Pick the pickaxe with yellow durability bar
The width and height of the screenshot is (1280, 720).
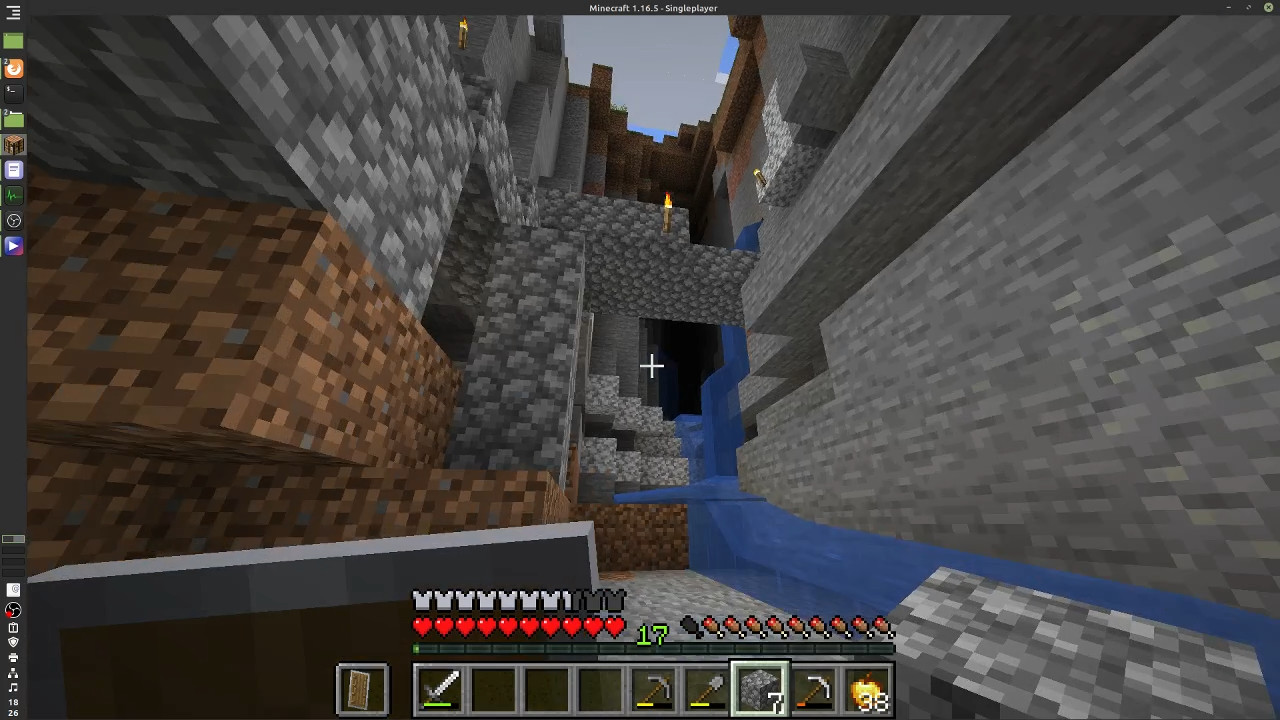coord(654,690)
